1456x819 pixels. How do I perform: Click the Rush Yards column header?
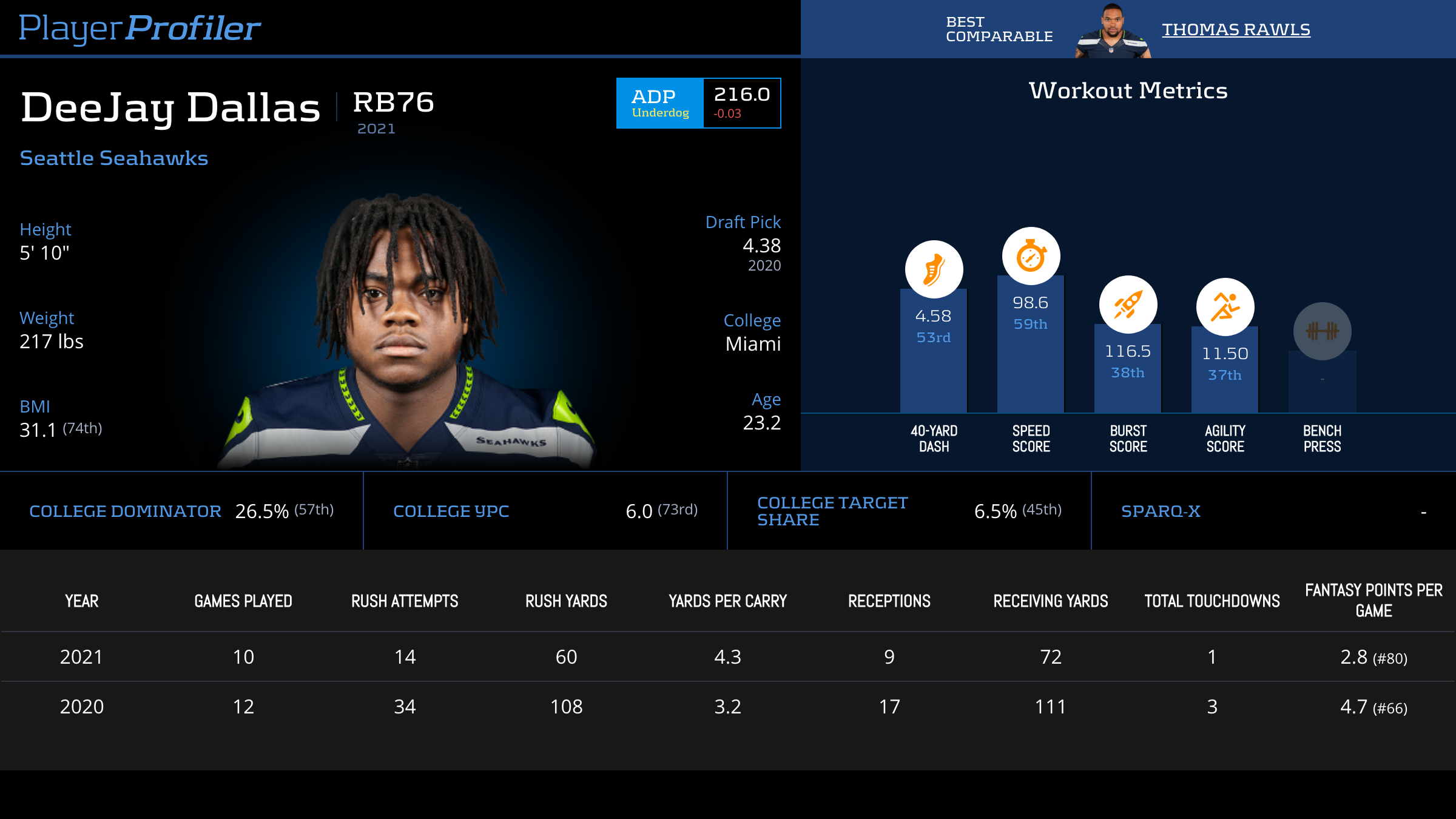566,601
